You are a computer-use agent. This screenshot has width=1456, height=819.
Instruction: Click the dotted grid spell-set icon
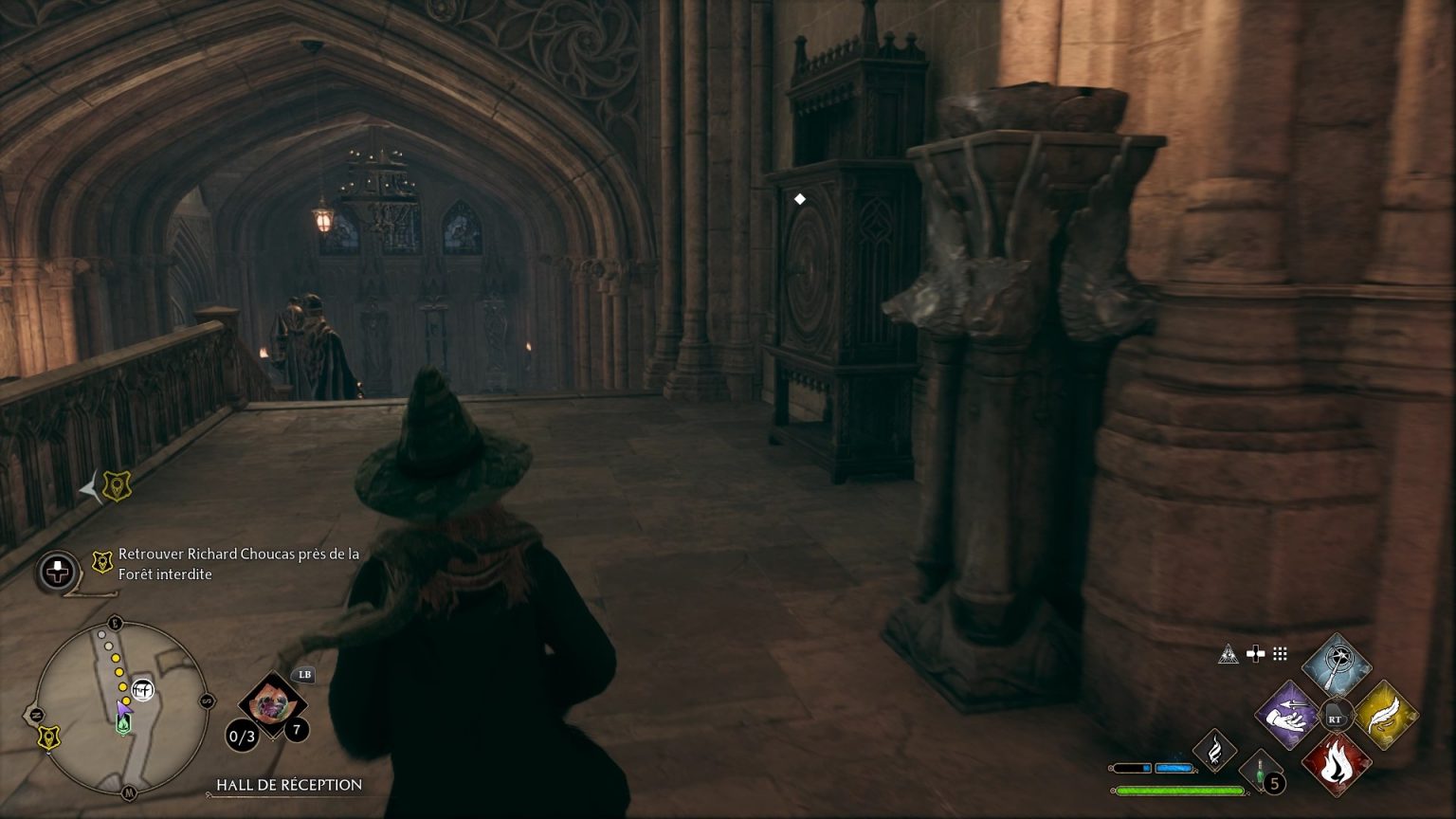1279,655
